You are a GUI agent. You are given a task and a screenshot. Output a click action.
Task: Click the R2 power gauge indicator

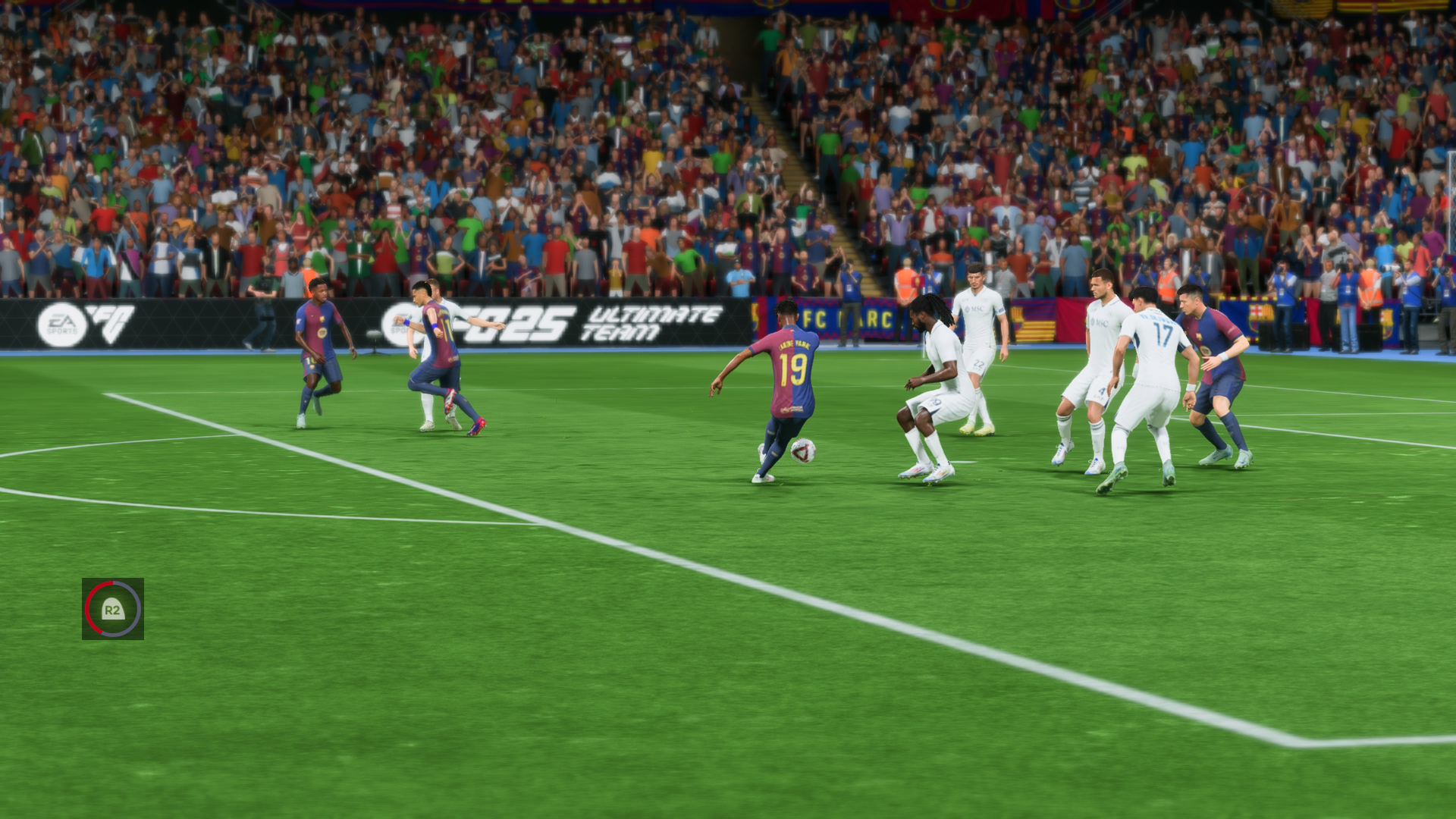point(112,607)
